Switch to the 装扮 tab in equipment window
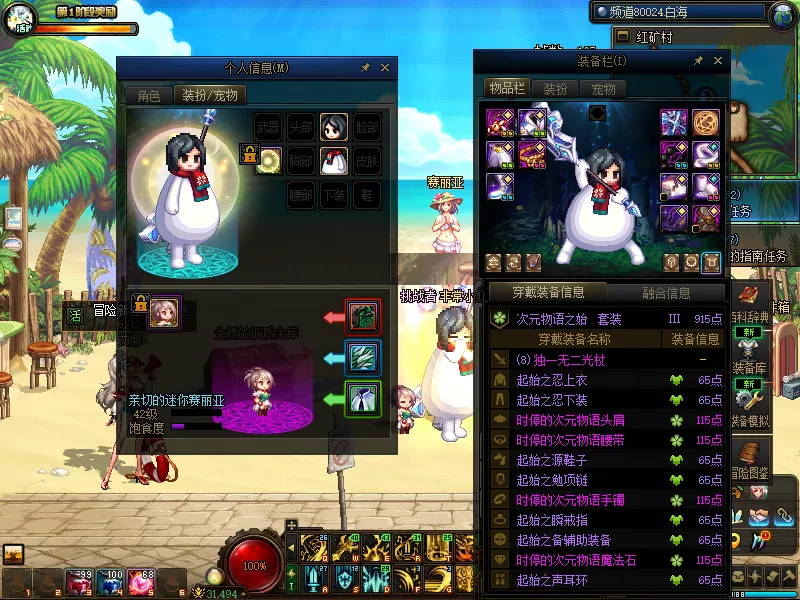The image size is (800, 600). coord(555,88)
